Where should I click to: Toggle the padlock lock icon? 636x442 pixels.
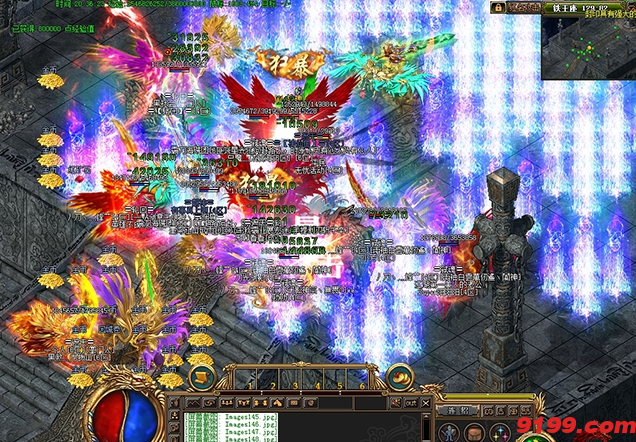pyautogui.click(x=497, y=7)
